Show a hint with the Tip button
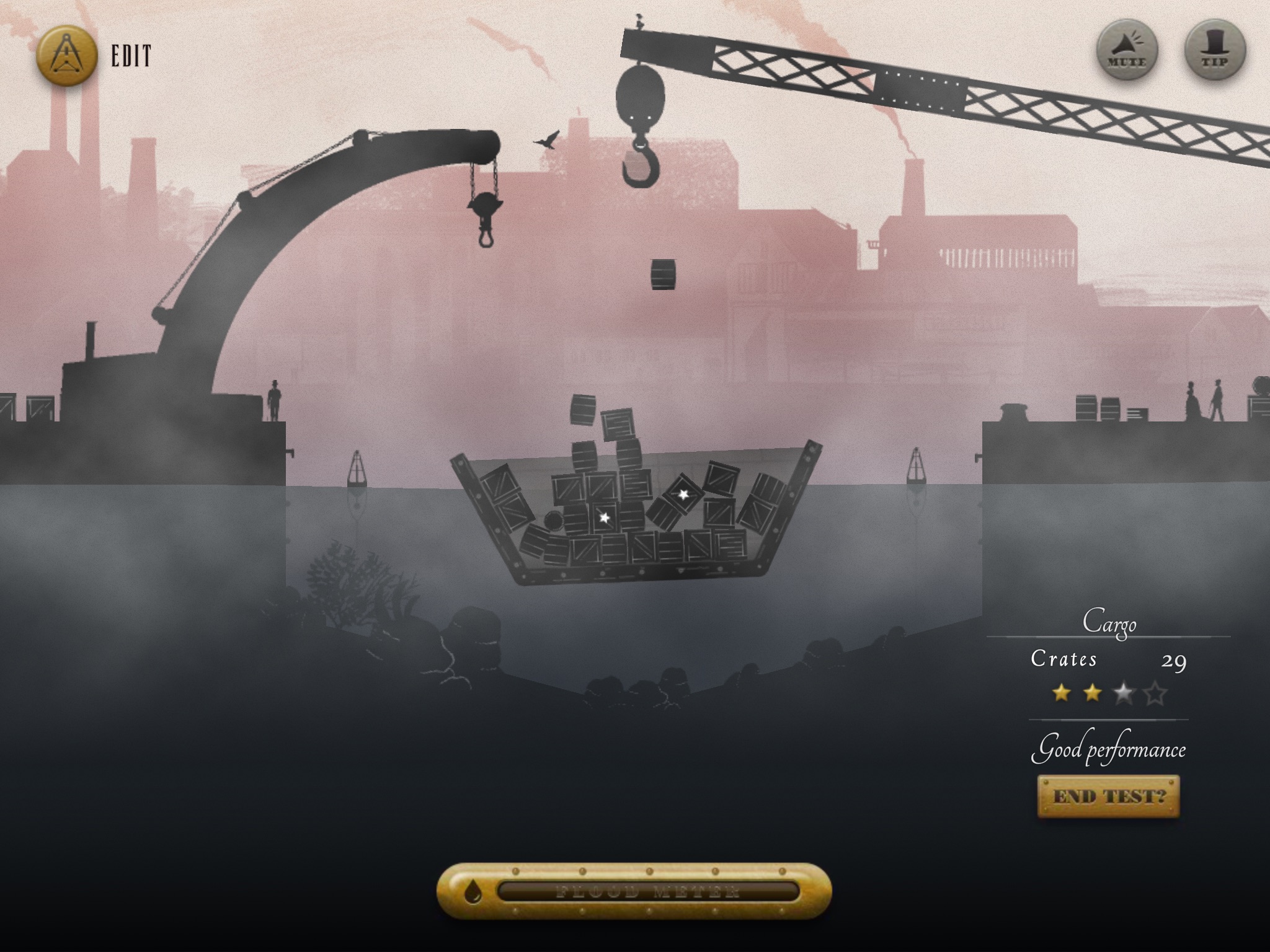 point(1215,51)
